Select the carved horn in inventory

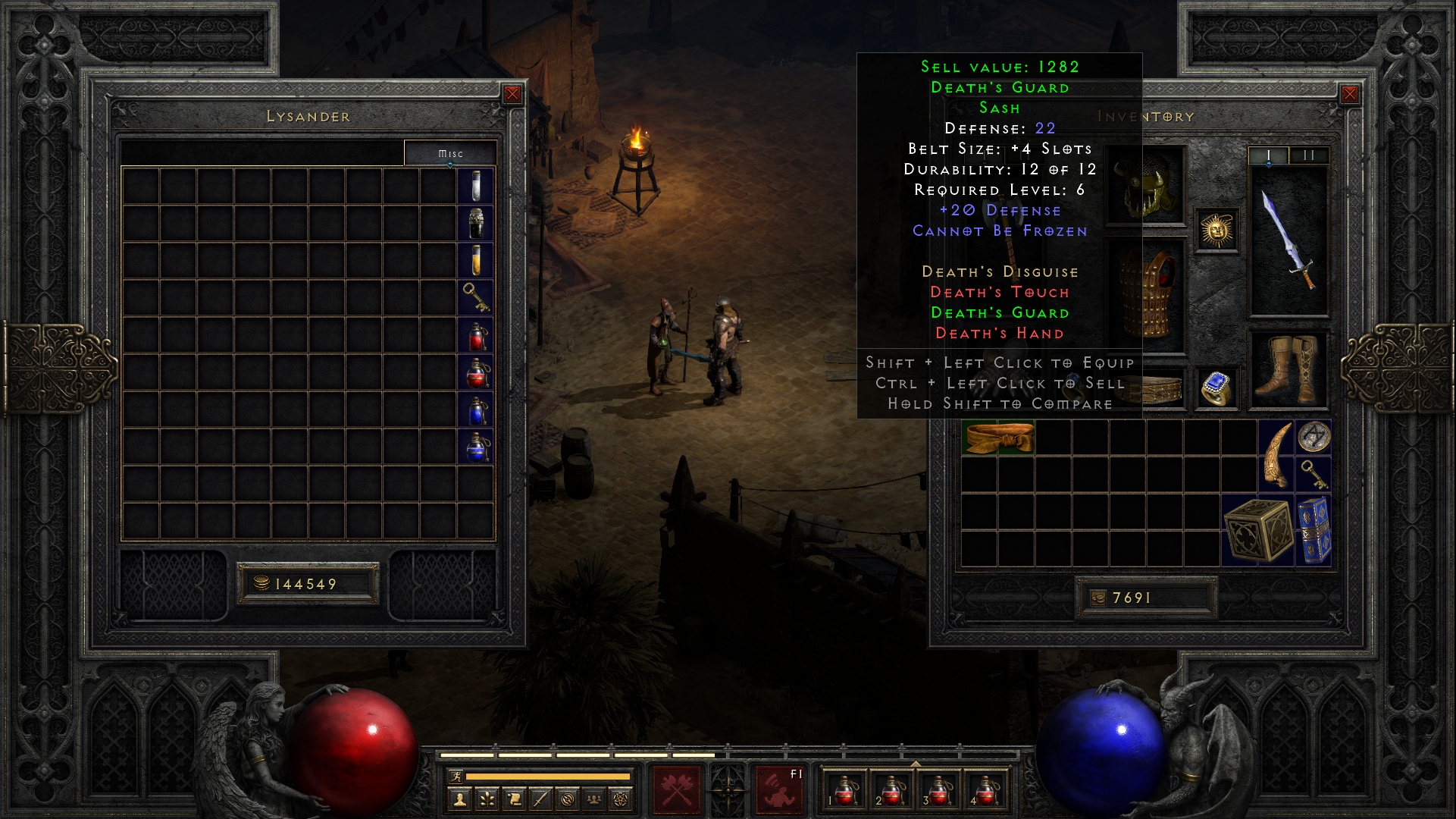(1276, 456)
